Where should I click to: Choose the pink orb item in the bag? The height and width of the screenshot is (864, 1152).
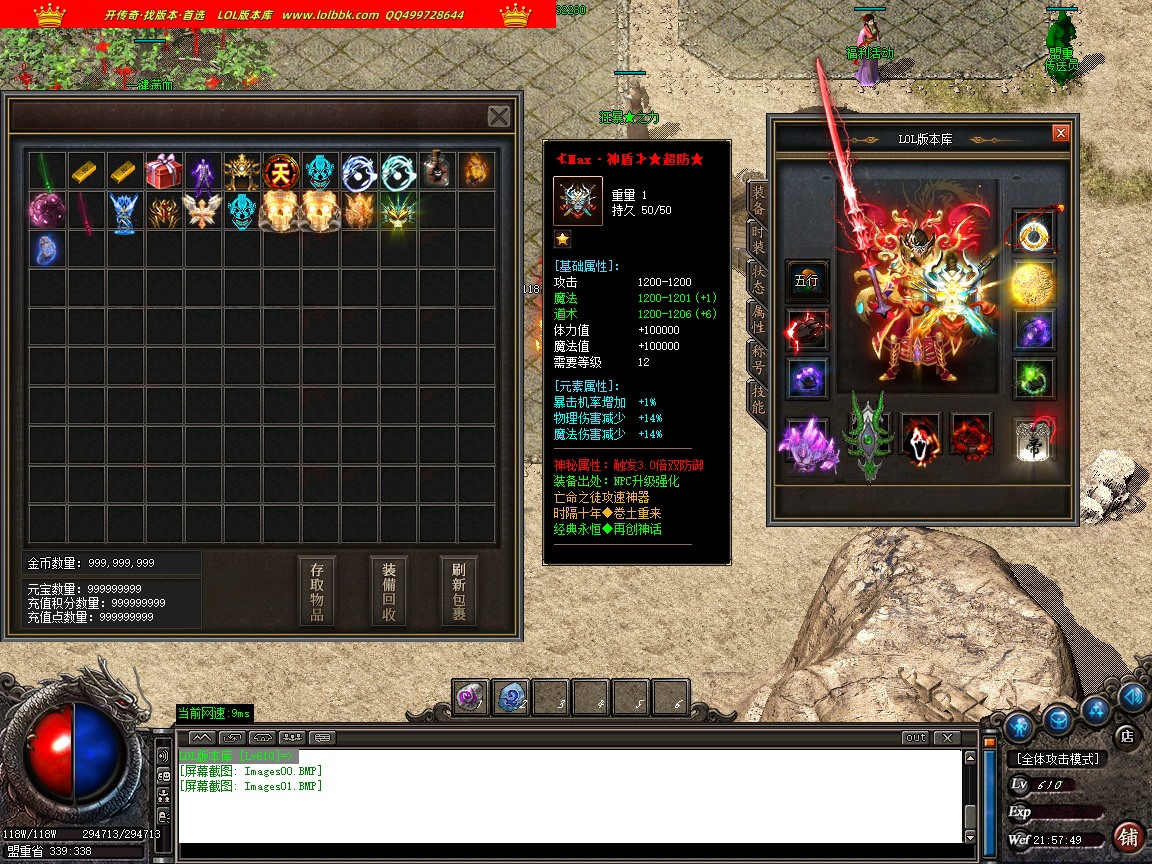(x=46, y=211)
